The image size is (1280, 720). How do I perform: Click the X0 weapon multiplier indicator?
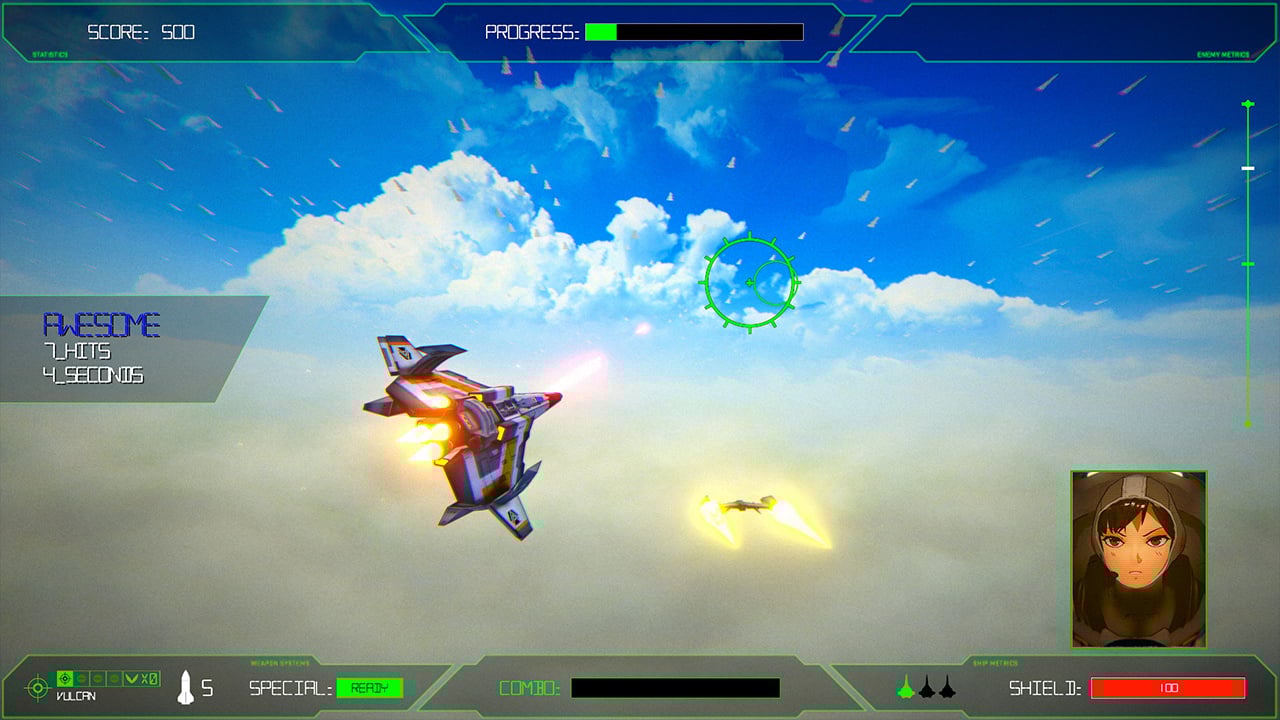[x=149, y=678]
